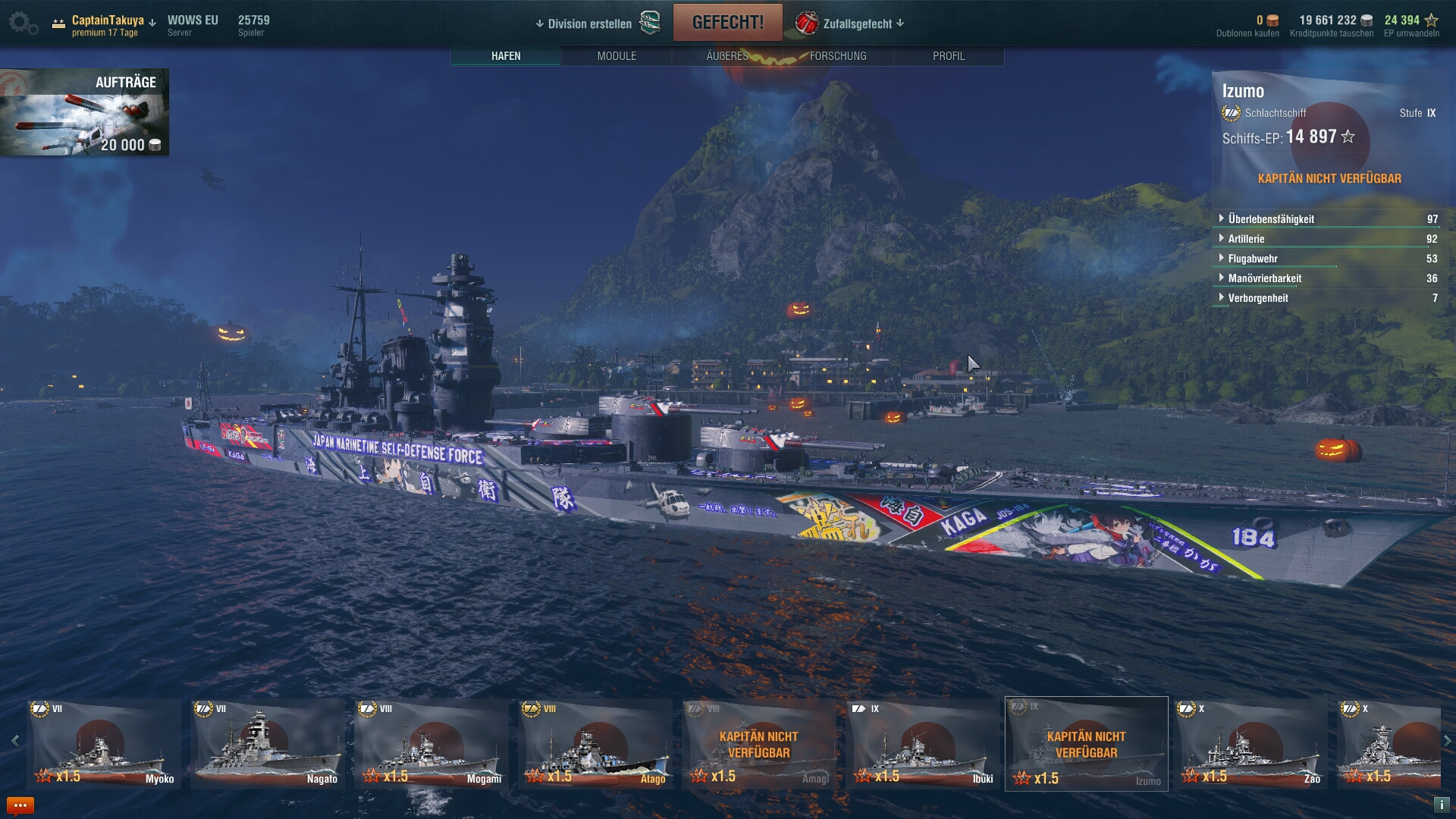The image size is (1456, 819).
Task: Switch to the MODULE tab
Action: (x=617, y=56)
